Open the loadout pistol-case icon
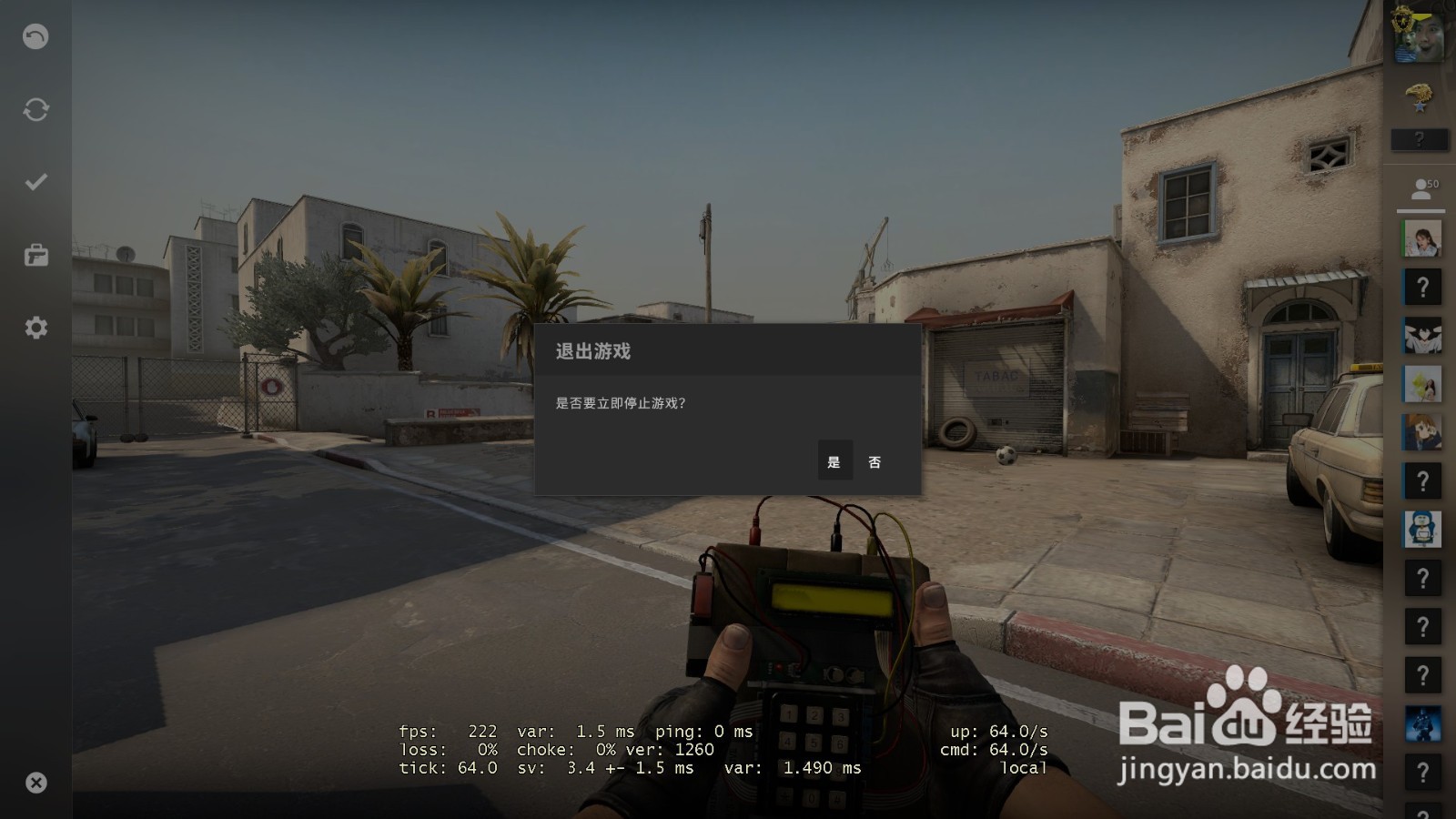Image resolution: width=1456 pixels, height=819 pixels. pyautogui.click(x=35, y=255)
